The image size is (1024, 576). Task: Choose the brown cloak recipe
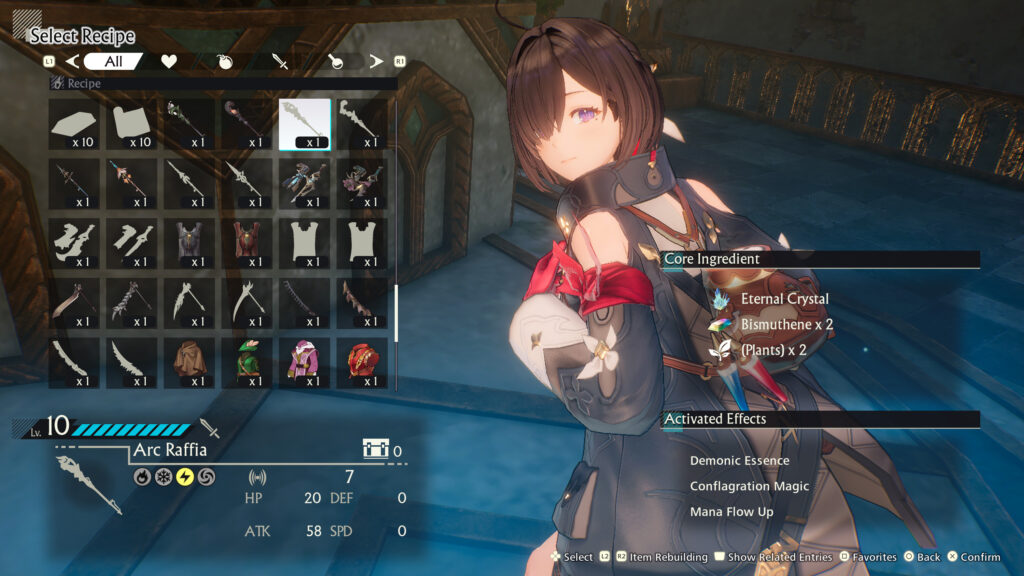[189, 362]
